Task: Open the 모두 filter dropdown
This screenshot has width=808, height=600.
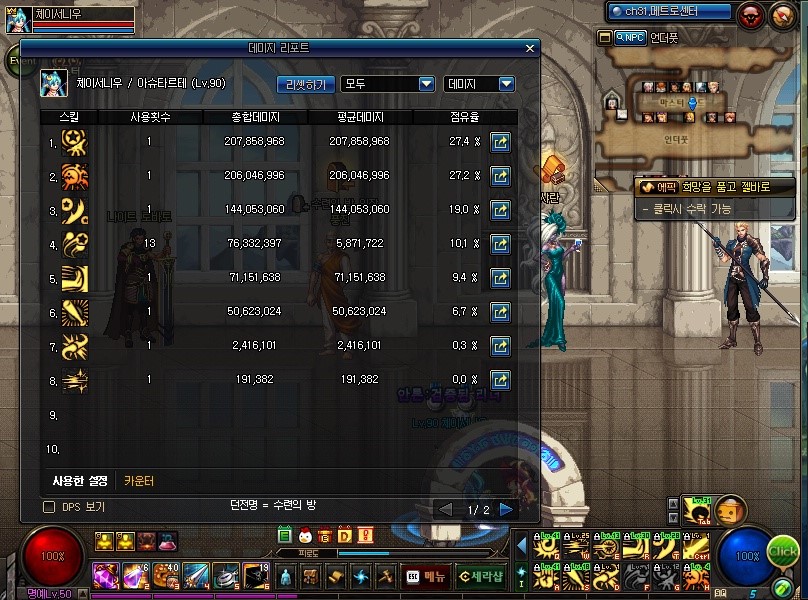Action: (387, 84)
